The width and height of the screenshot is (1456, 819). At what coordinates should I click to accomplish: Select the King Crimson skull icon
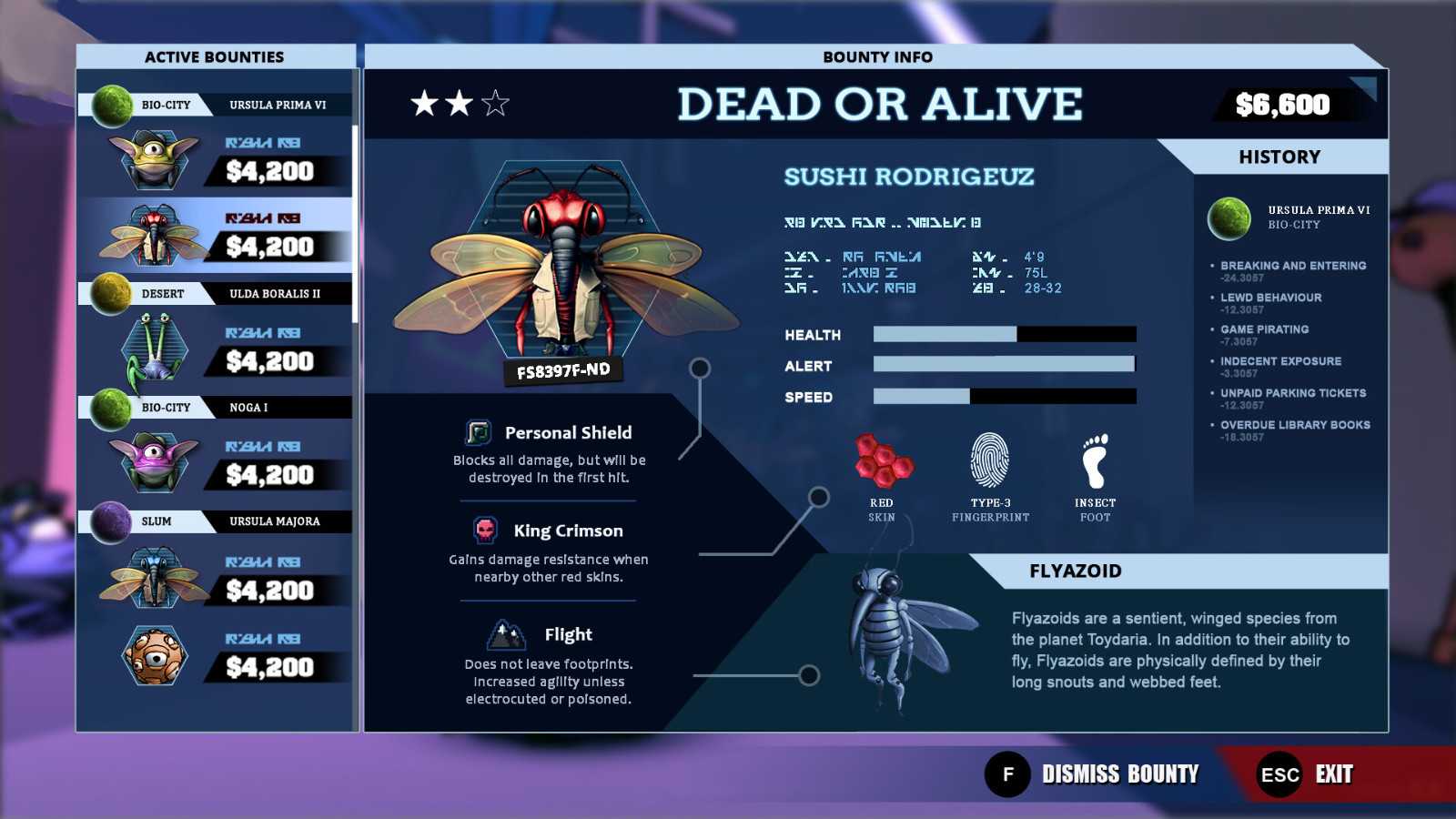(x=486, y=530)
